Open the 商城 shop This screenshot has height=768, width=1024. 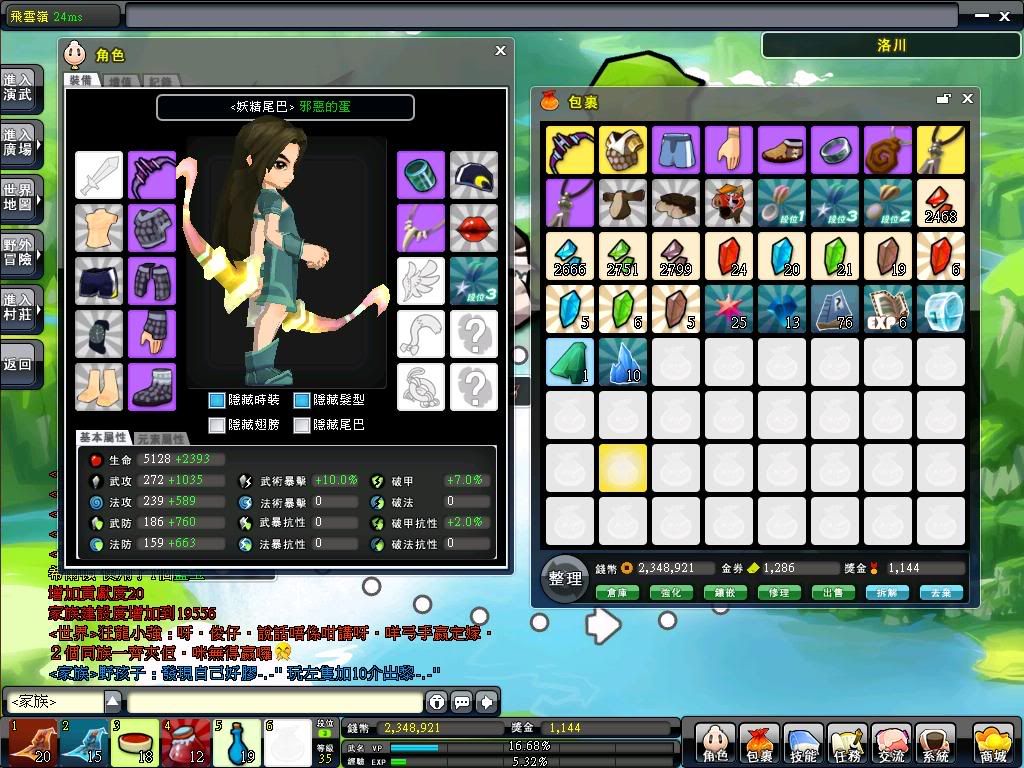coord(992,745)
